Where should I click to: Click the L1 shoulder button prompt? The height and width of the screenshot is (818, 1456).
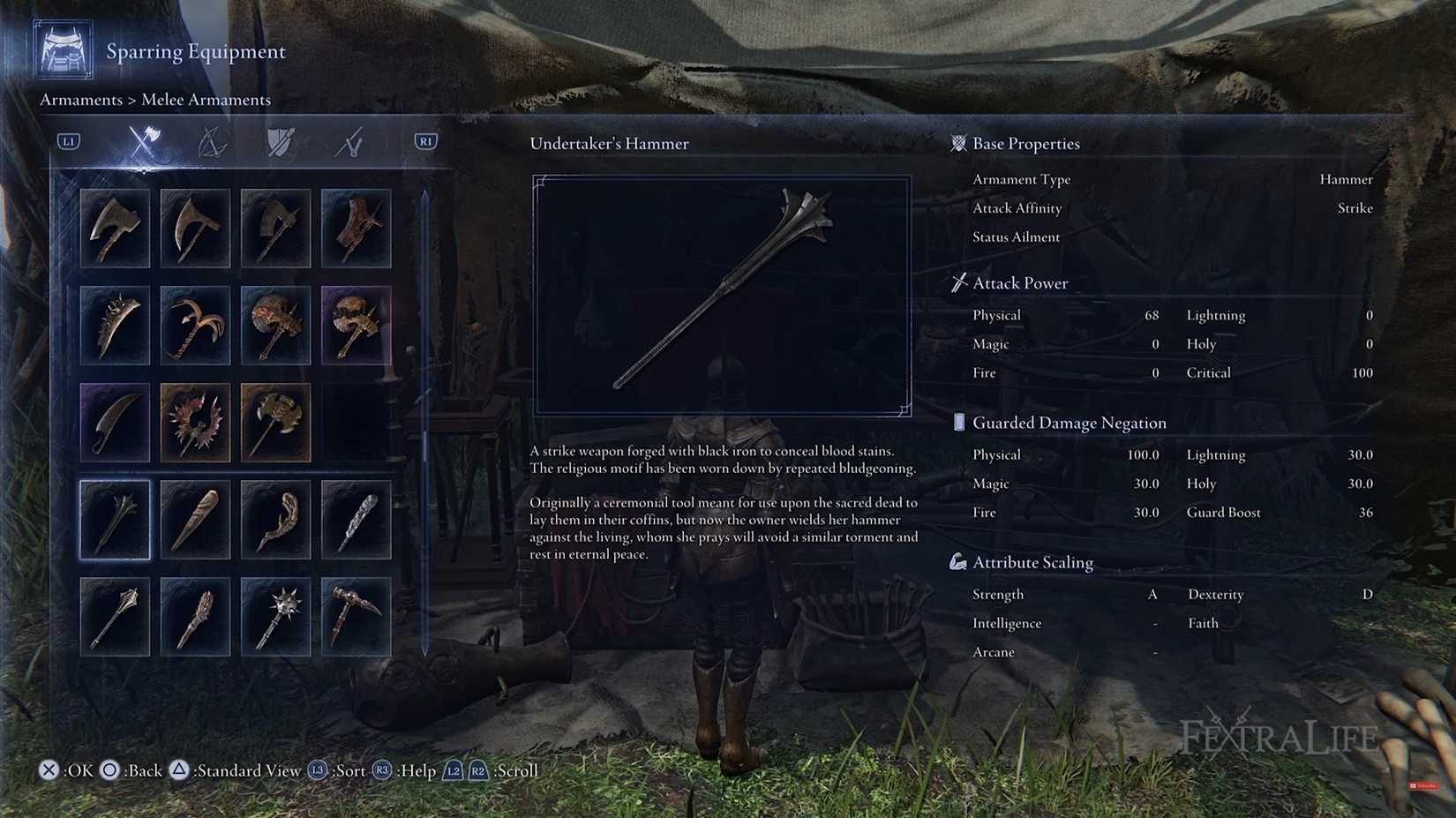click(68, 140)
